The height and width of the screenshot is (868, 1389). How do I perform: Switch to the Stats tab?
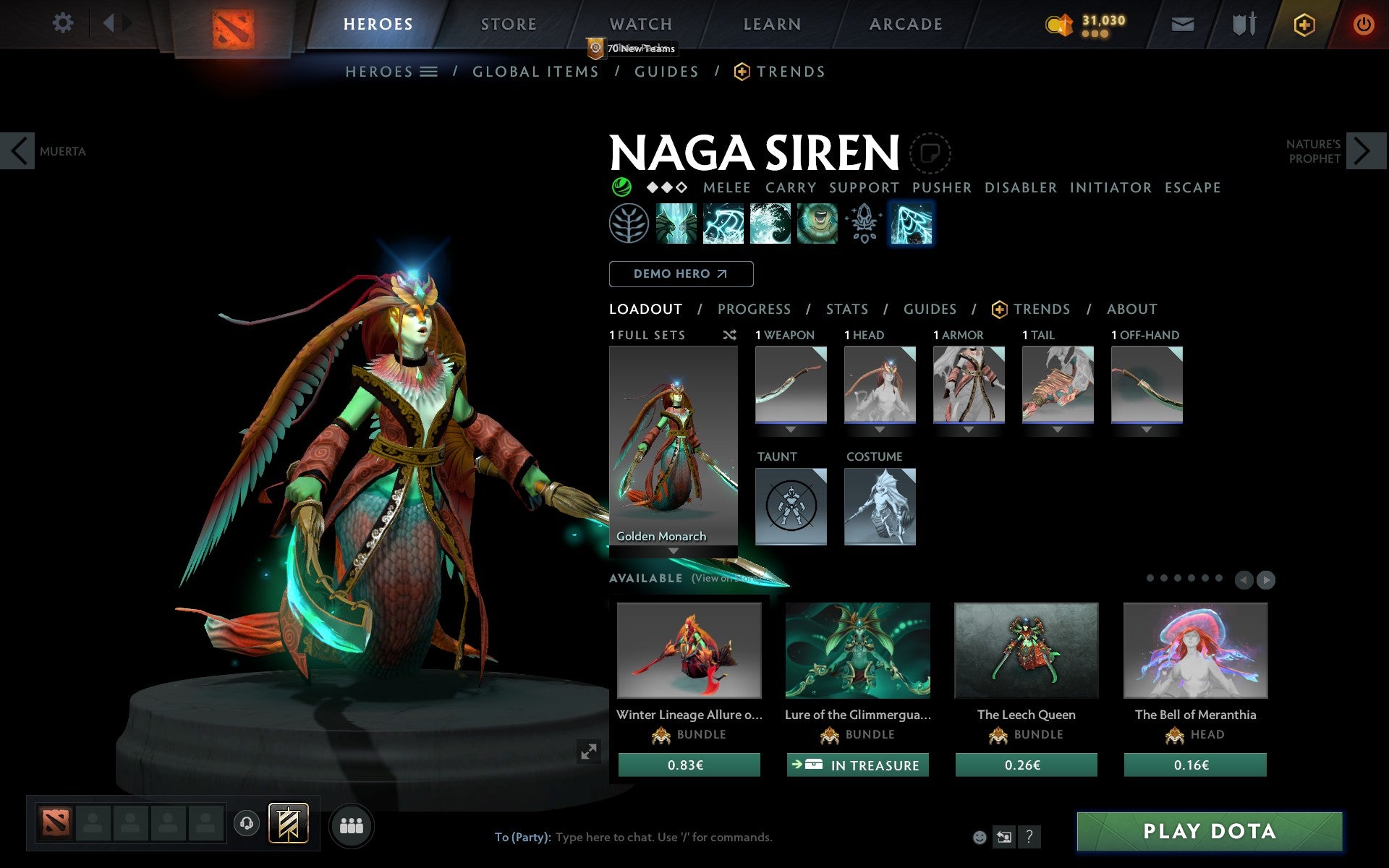846,309
